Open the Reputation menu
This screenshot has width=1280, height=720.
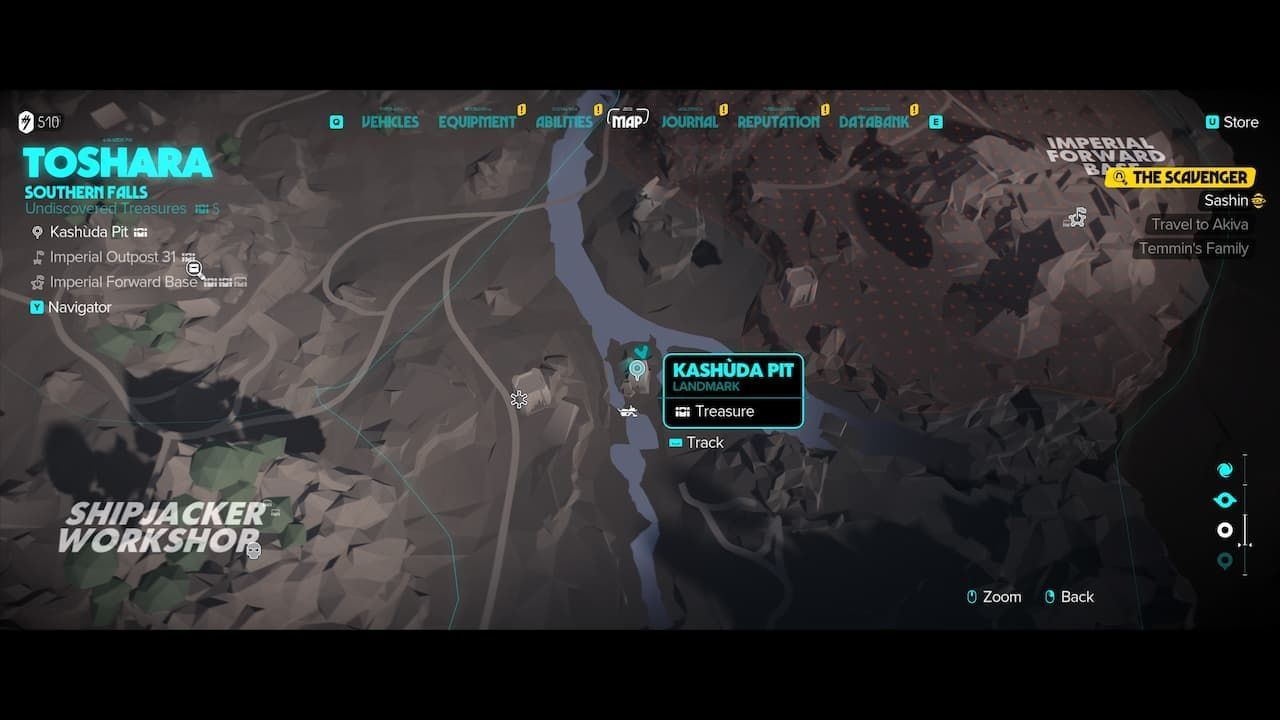[x=778, y=121]
